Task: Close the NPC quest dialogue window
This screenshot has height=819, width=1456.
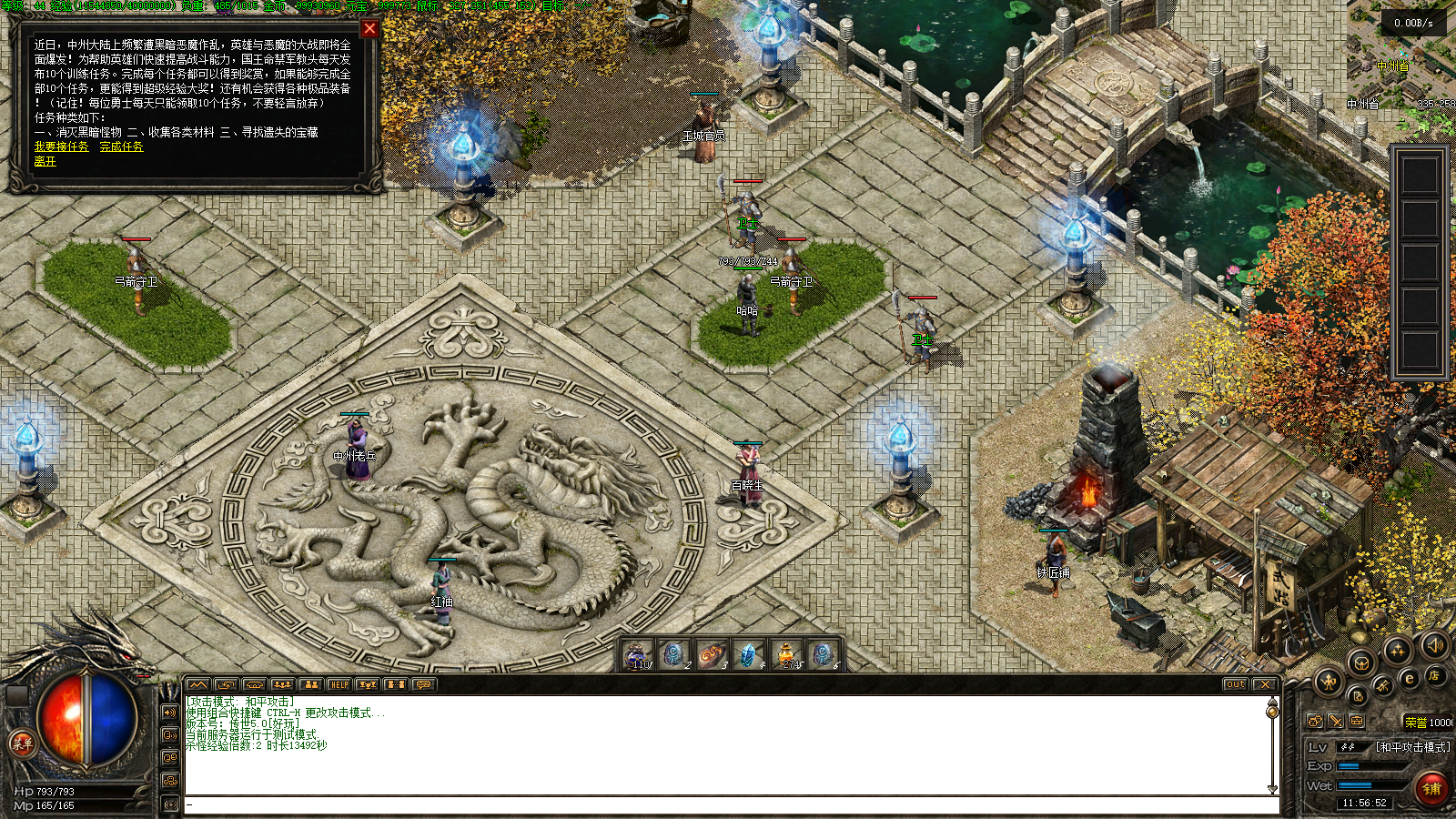Action: coord(369,28)
